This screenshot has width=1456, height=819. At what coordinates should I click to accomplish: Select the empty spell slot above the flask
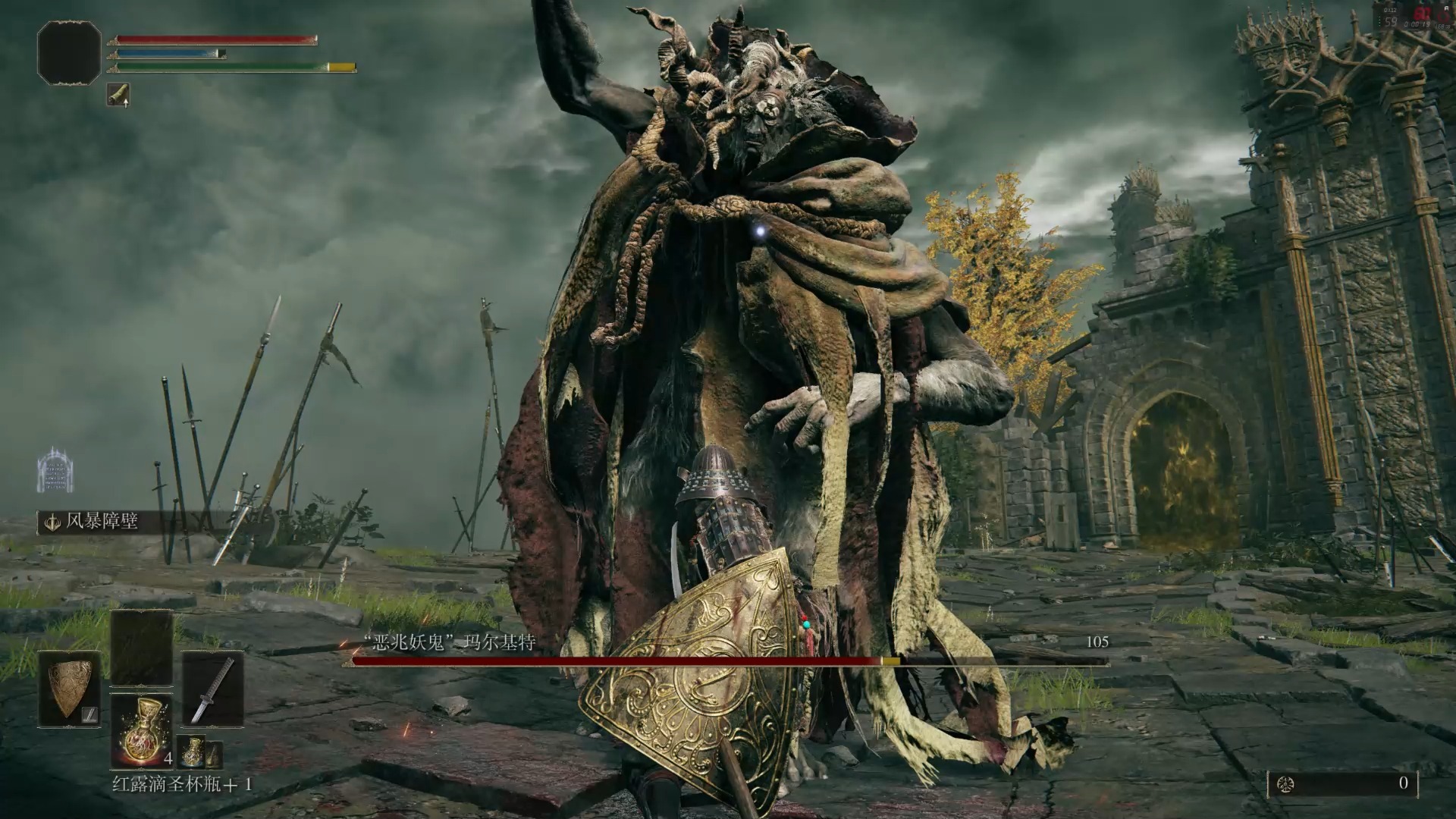141,648
